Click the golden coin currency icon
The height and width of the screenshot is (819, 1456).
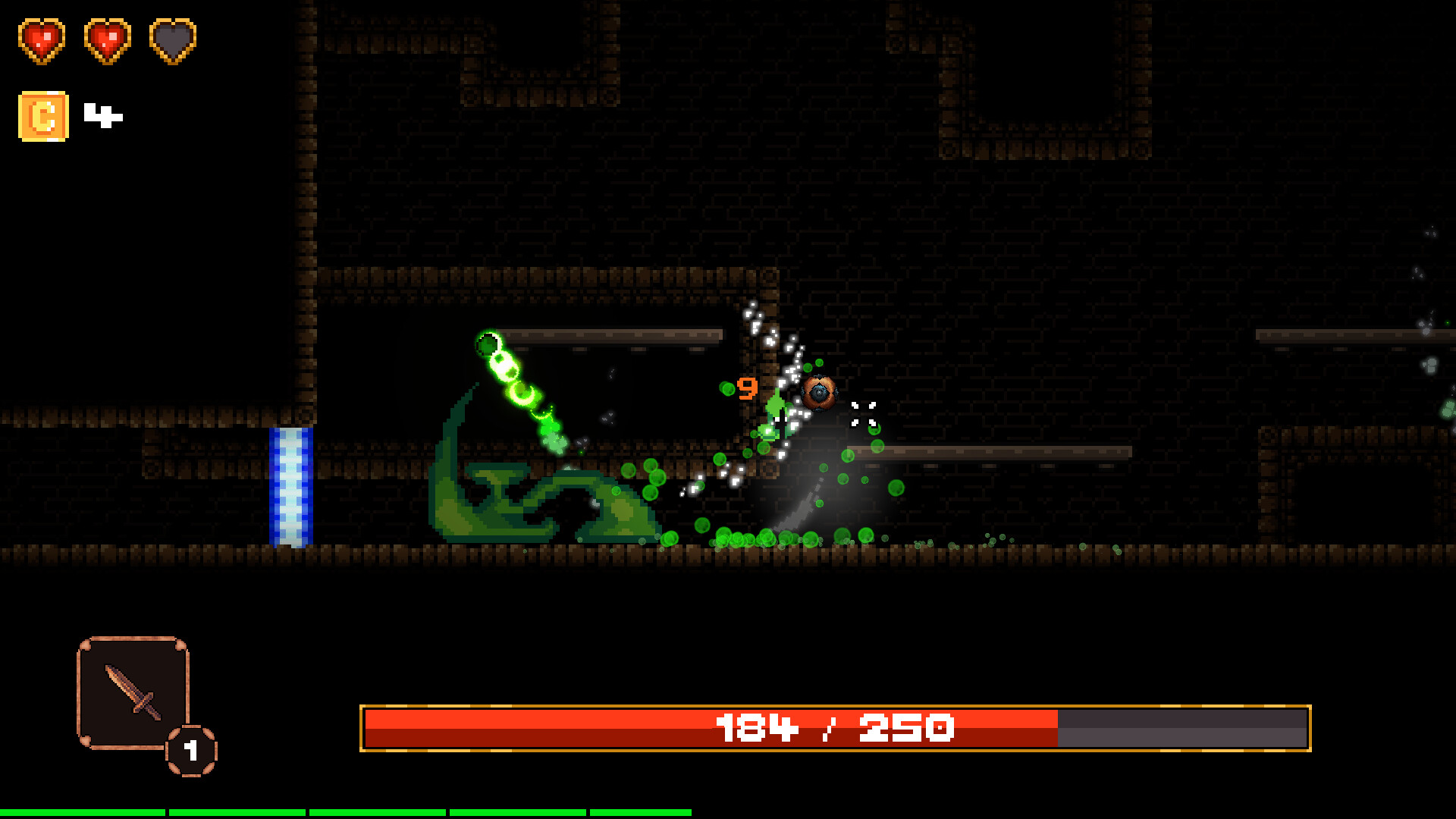click(42, 116)
